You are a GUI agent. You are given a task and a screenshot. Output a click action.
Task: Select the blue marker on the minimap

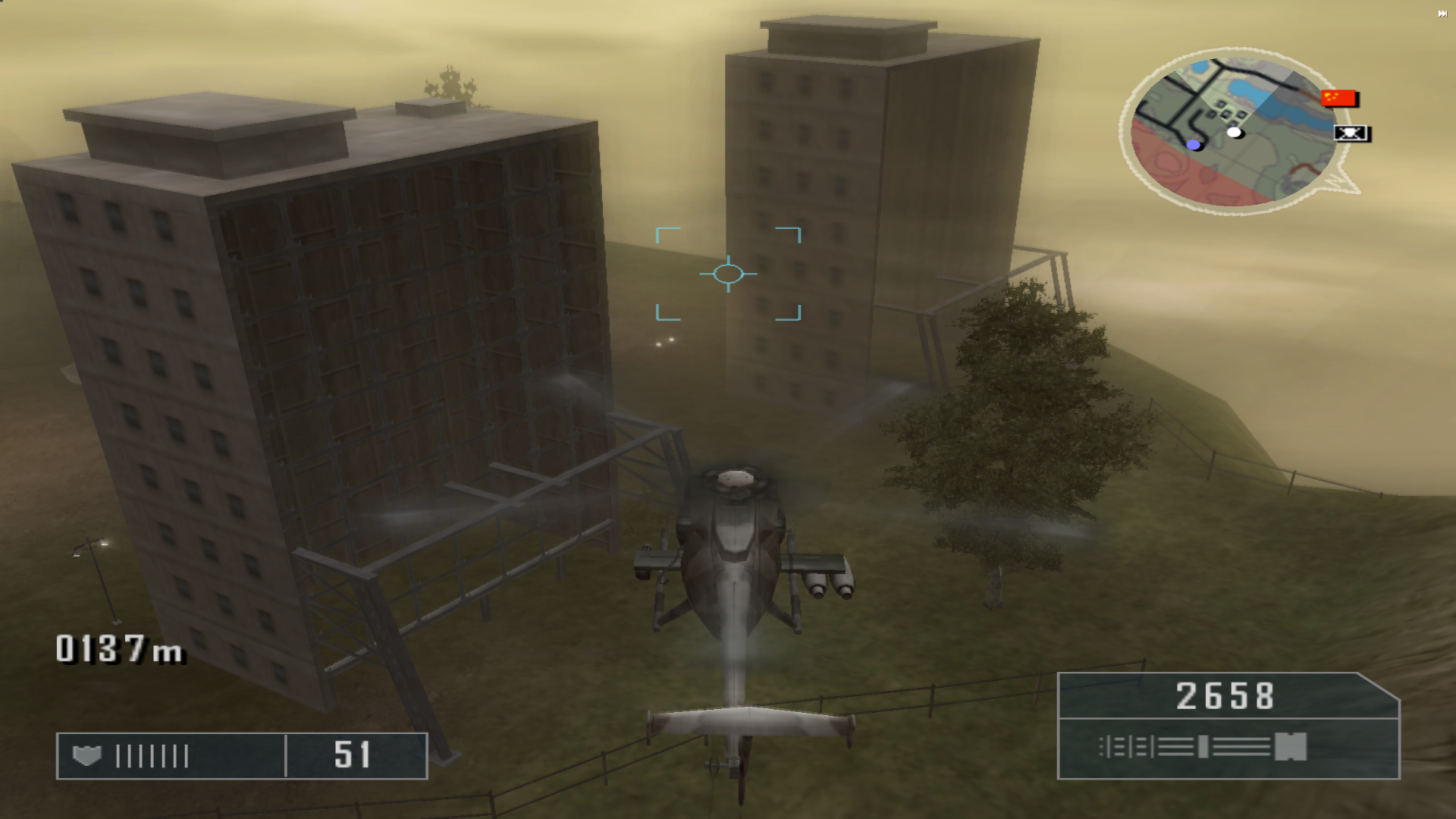point(1194,145)
